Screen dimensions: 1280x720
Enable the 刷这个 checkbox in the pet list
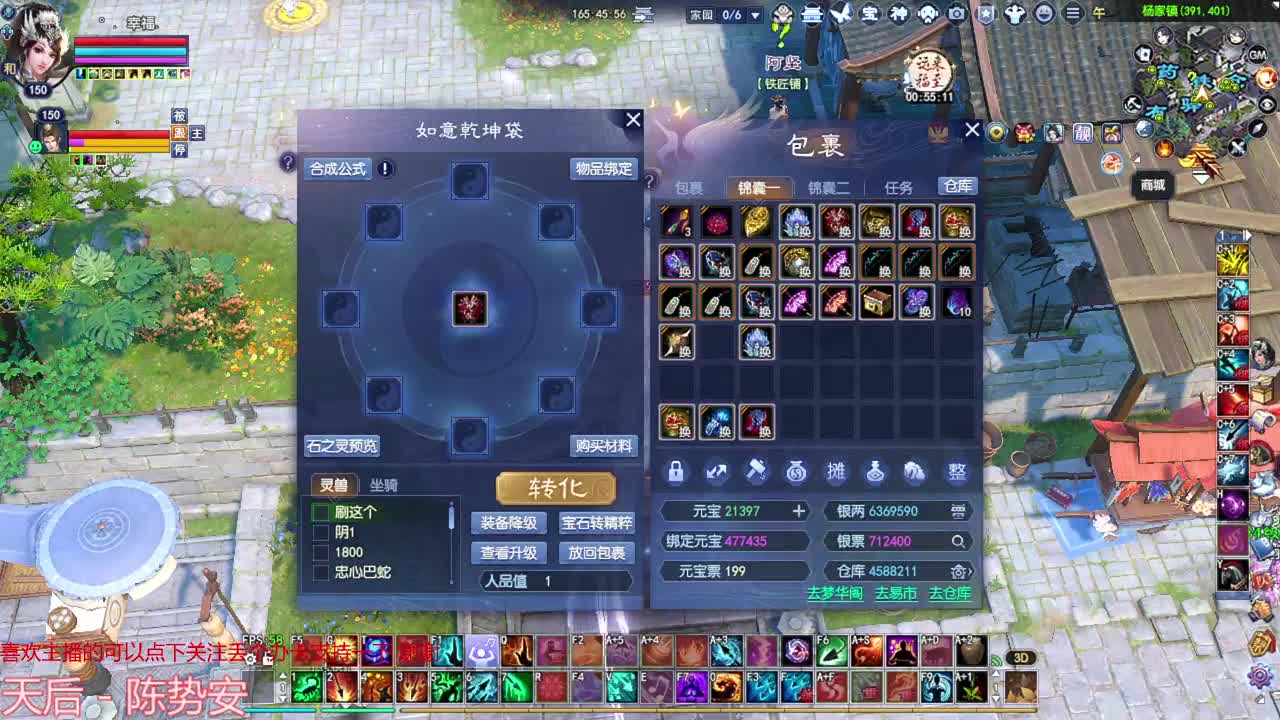coord(323,510)
